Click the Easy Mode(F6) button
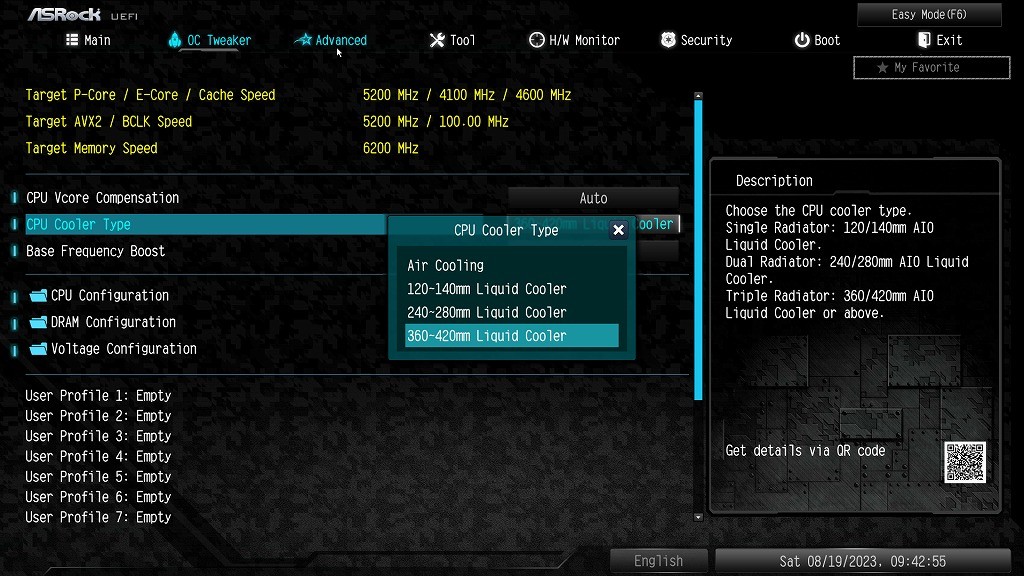 tap(929, 15)
